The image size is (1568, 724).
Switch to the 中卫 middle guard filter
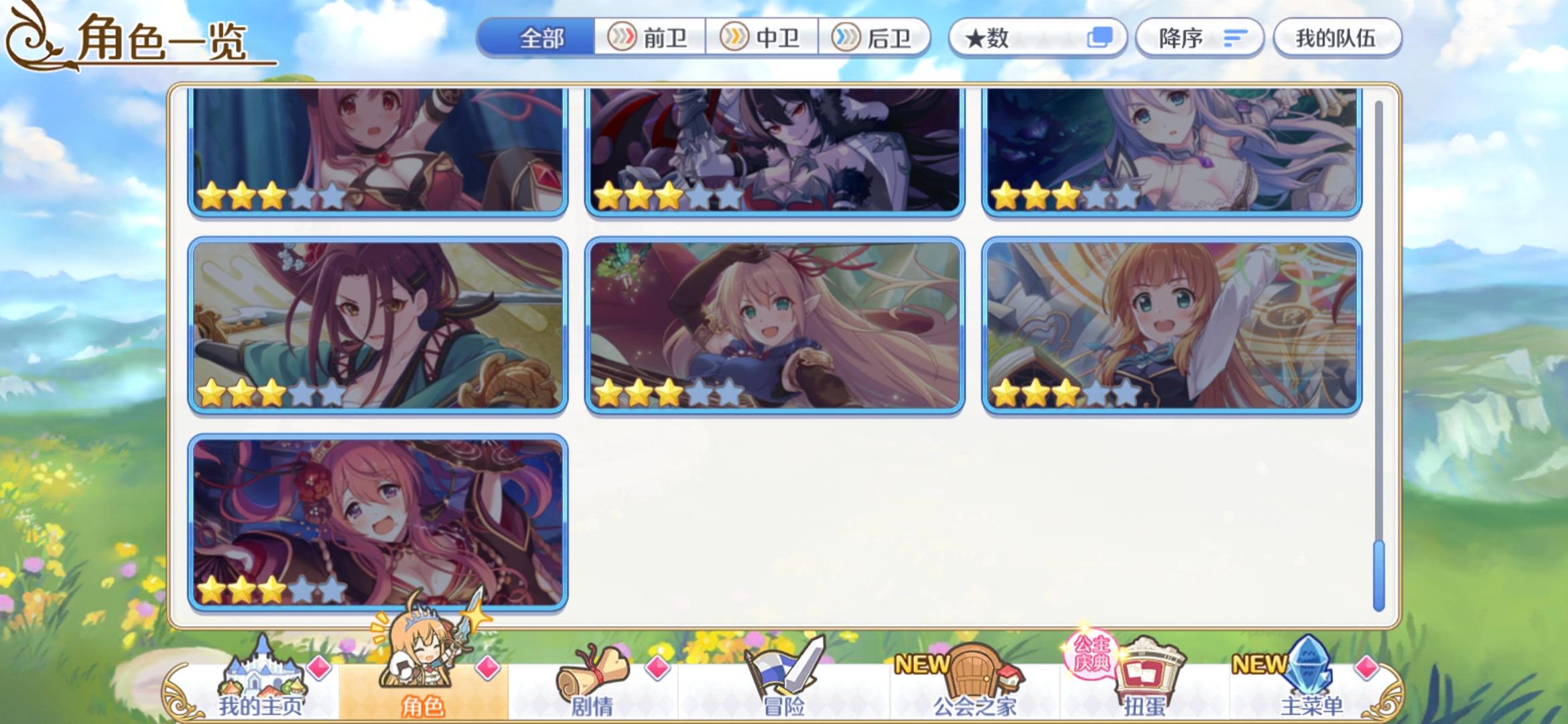click(761, 38)
